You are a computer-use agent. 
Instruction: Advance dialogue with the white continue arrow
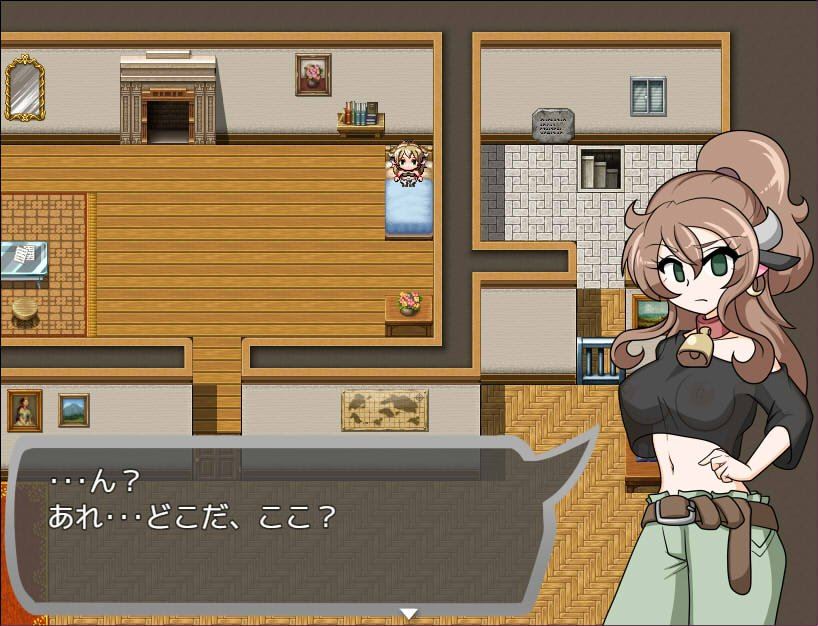(408, 612)
